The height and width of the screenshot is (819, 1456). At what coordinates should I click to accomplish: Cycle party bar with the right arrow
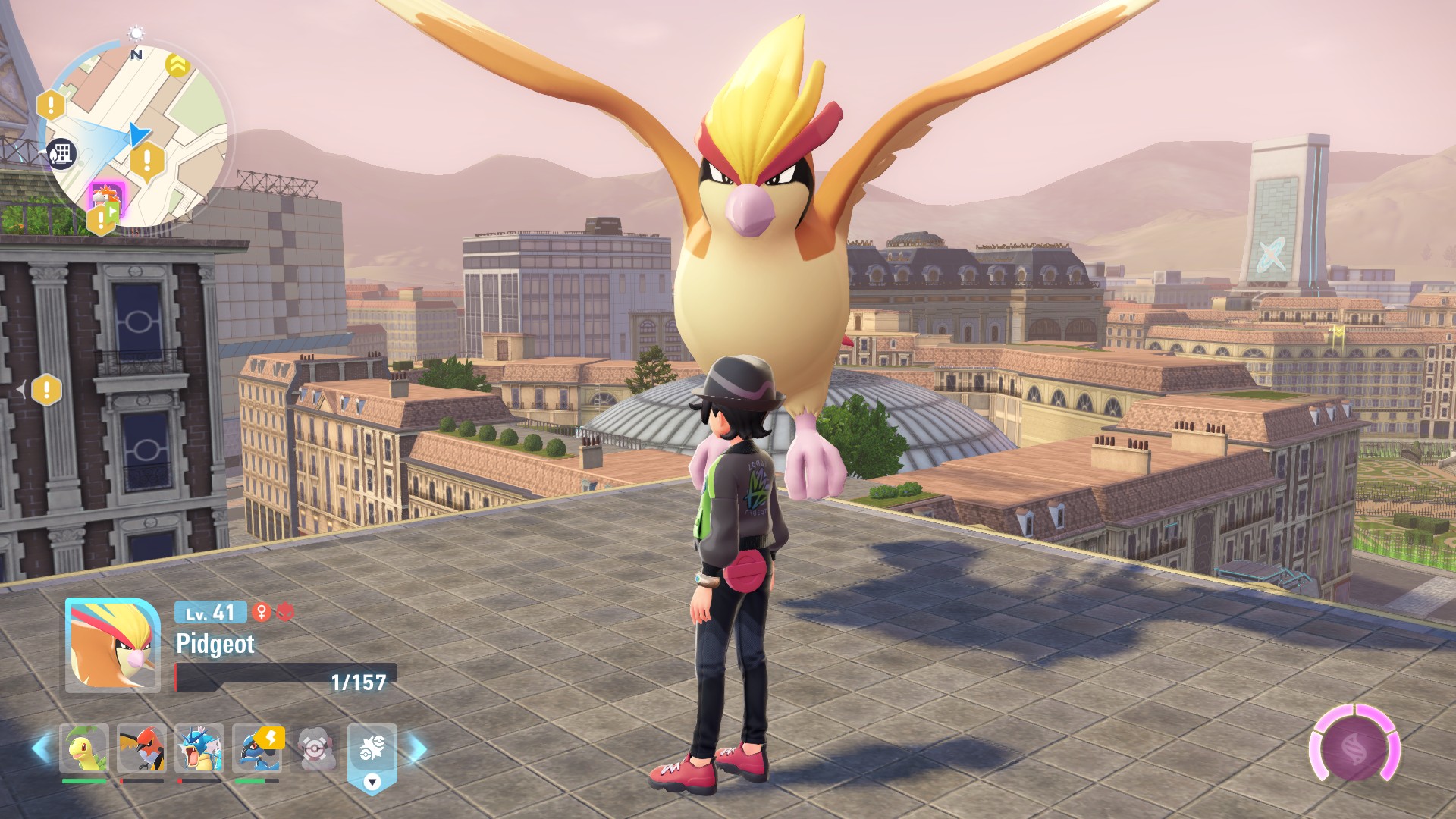click(x=417, y=749)
